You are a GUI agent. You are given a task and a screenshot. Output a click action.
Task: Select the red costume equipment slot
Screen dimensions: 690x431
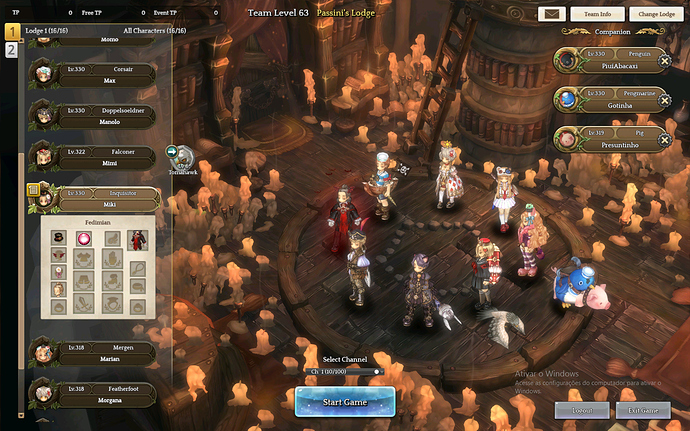pyautogui.click(x=135, y=238)
